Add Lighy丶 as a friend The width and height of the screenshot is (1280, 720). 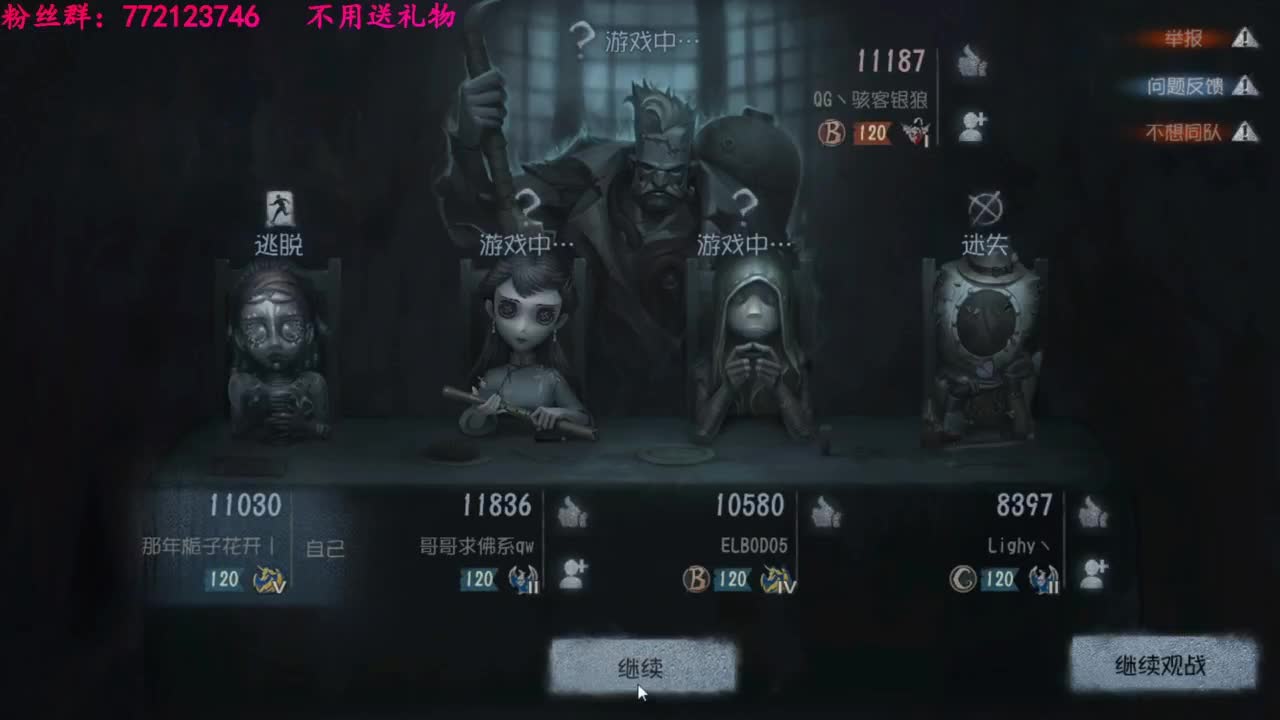pyautogui.click(x=1092, y=572)
